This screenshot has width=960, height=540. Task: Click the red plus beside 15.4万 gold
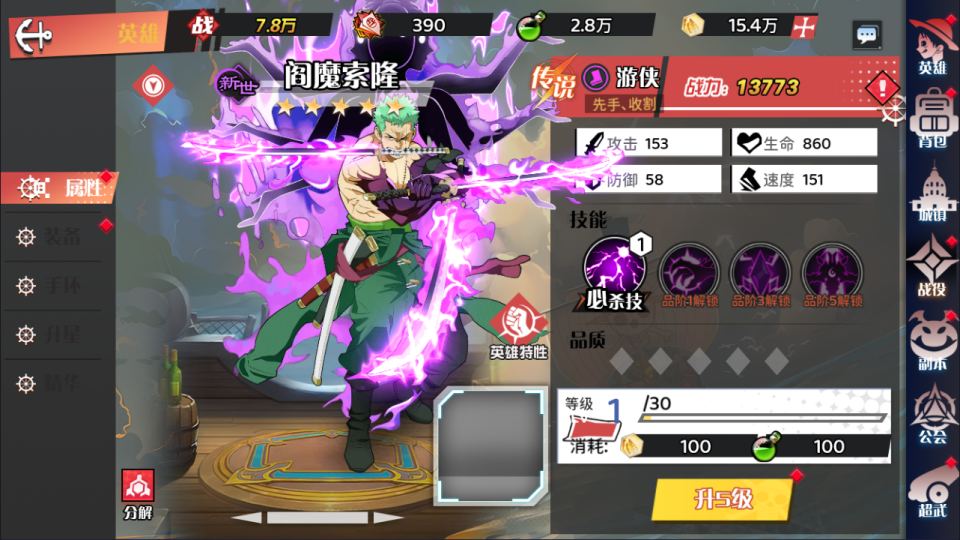click(x=802, y=27)
